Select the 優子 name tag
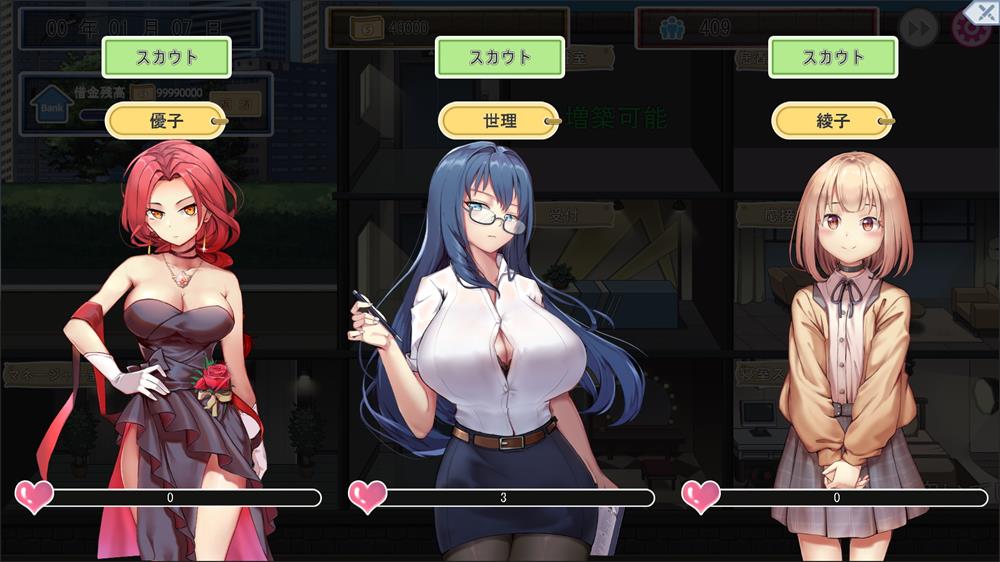 (166, 121)
